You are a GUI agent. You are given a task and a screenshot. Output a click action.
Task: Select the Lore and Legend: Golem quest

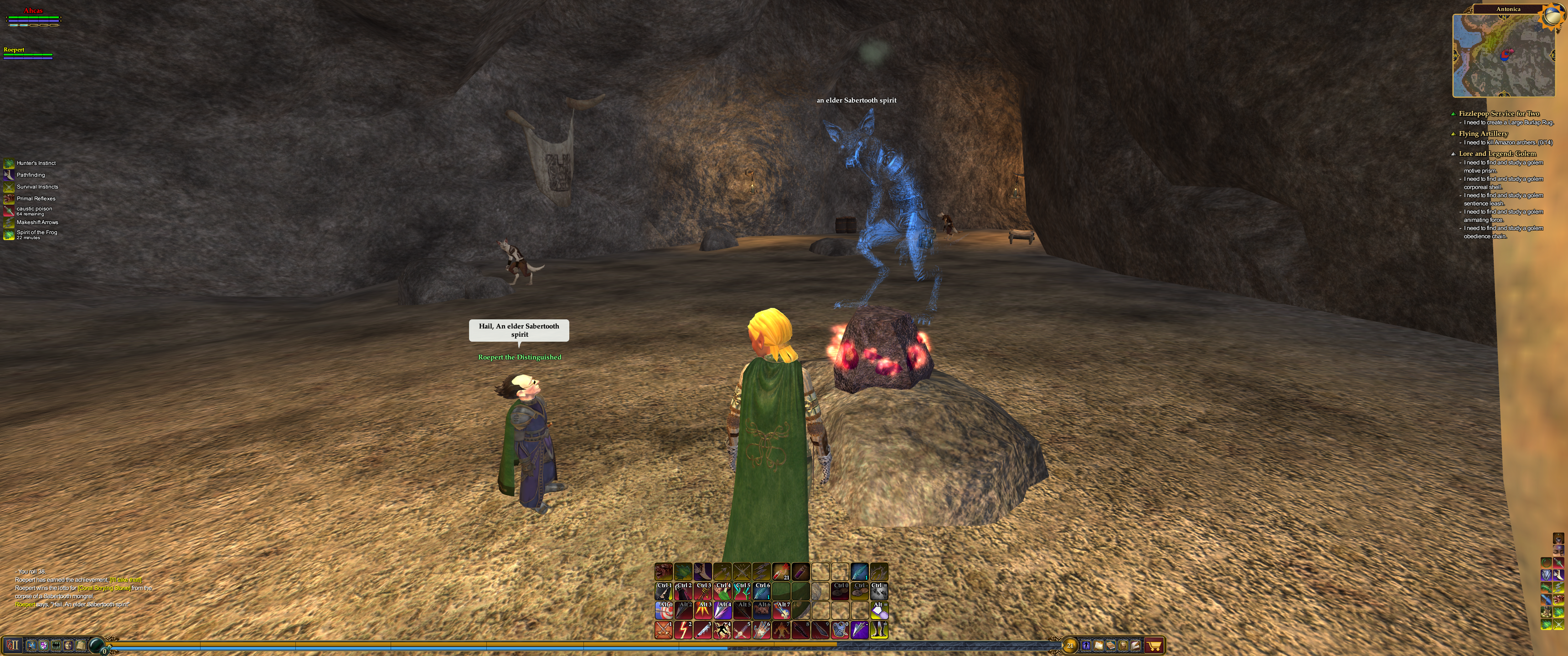point(1497,154)
